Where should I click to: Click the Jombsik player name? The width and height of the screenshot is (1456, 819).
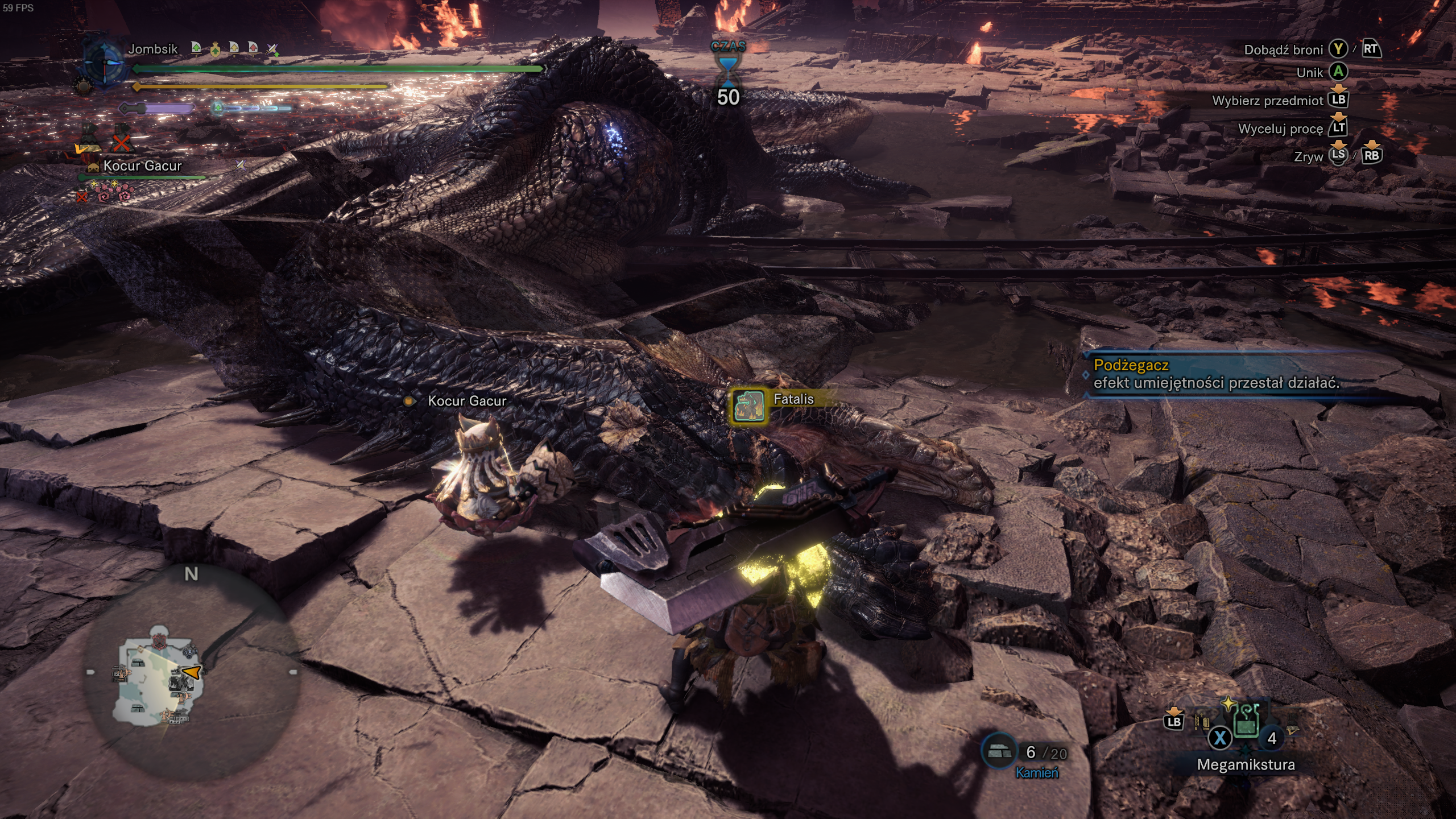(x=152, y=49)
